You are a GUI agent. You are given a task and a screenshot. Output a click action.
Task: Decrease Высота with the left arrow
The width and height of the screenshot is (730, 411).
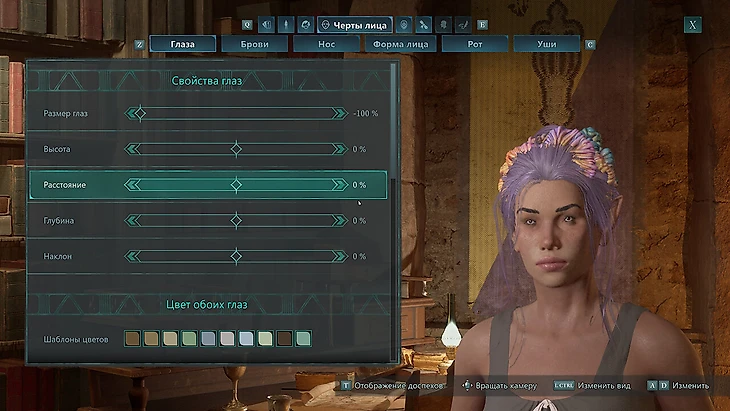[129, 149]
